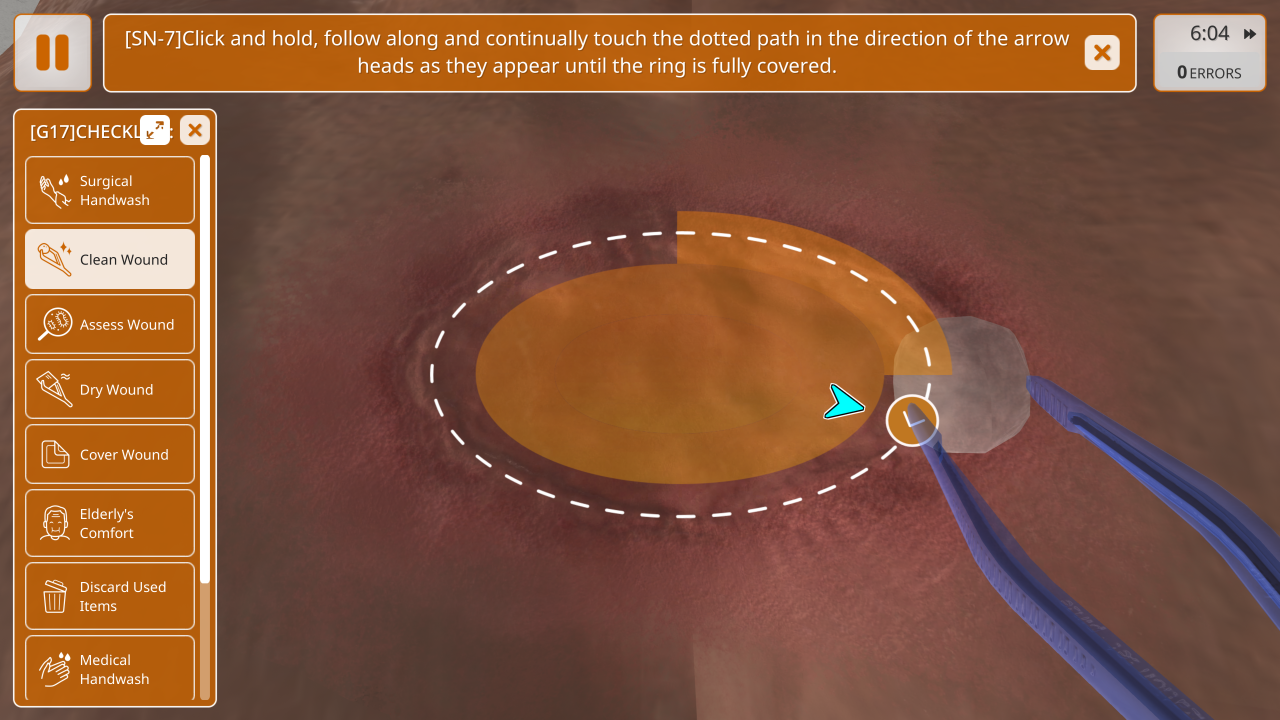Choose the Clean Wound step
Viewport: 1280px width, 720px height.
(x=110, y=259)
